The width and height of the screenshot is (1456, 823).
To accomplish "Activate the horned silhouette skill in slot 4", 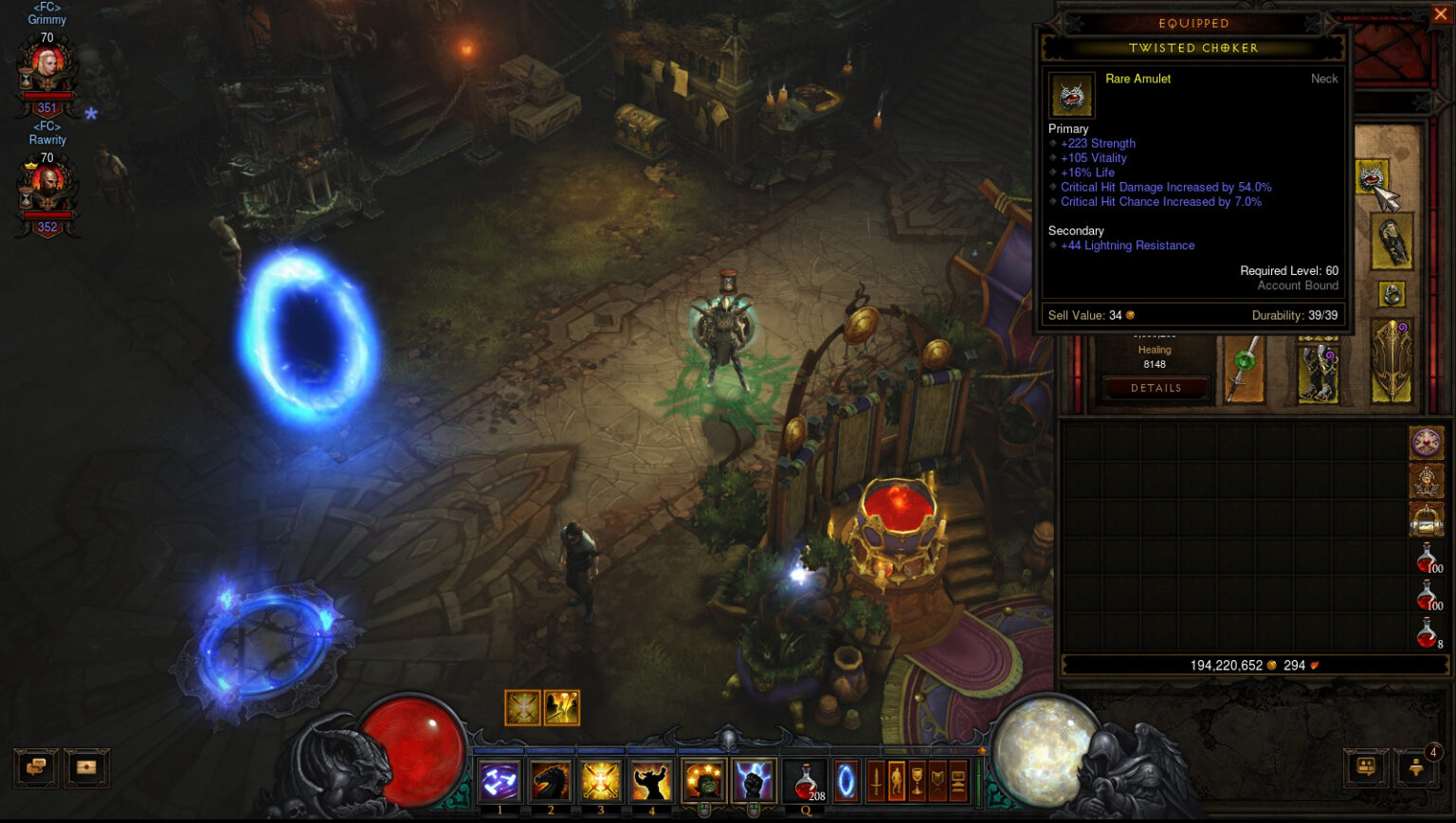I will click(651, 781).
